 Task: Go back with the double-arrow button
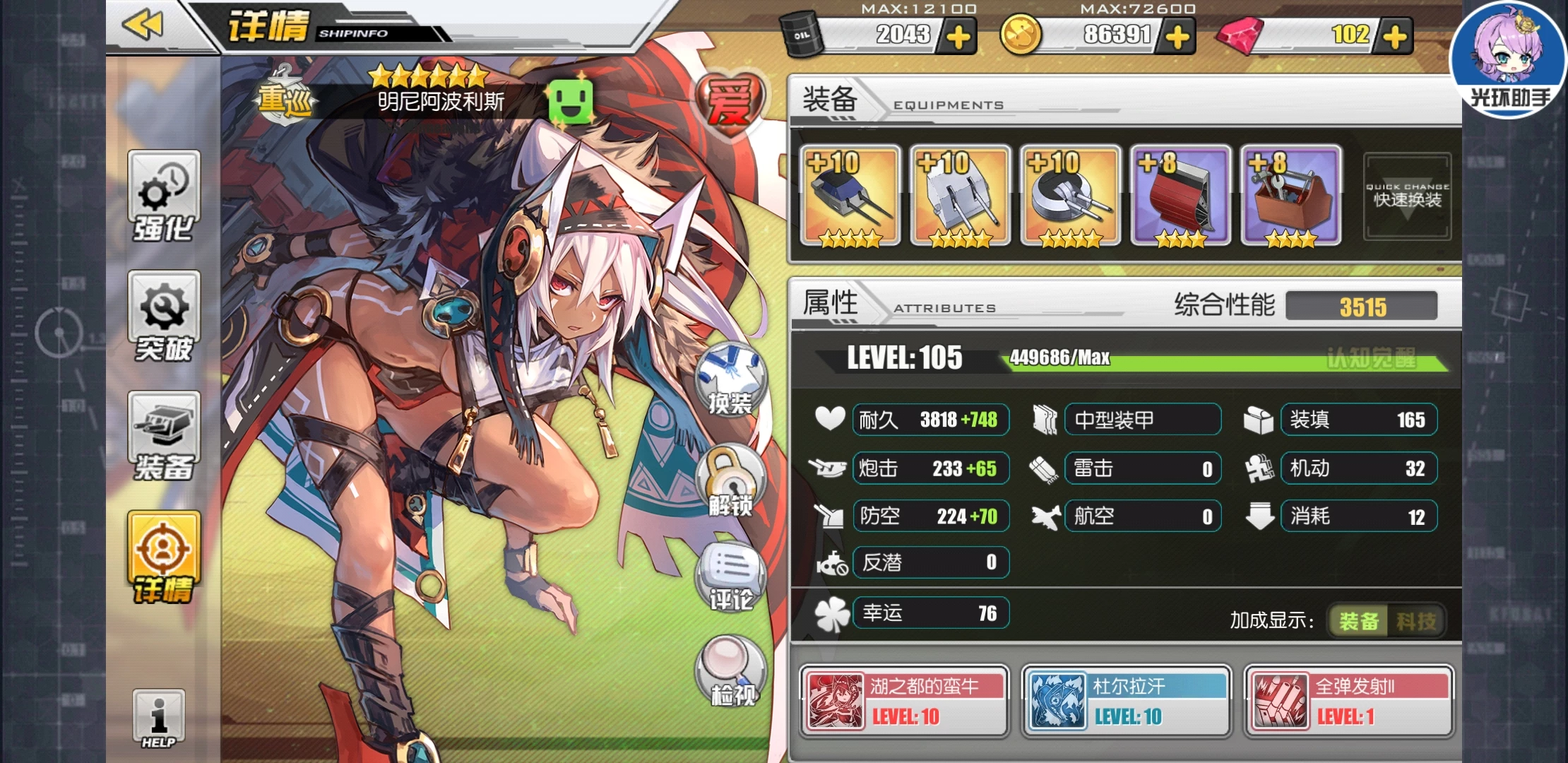143,26
